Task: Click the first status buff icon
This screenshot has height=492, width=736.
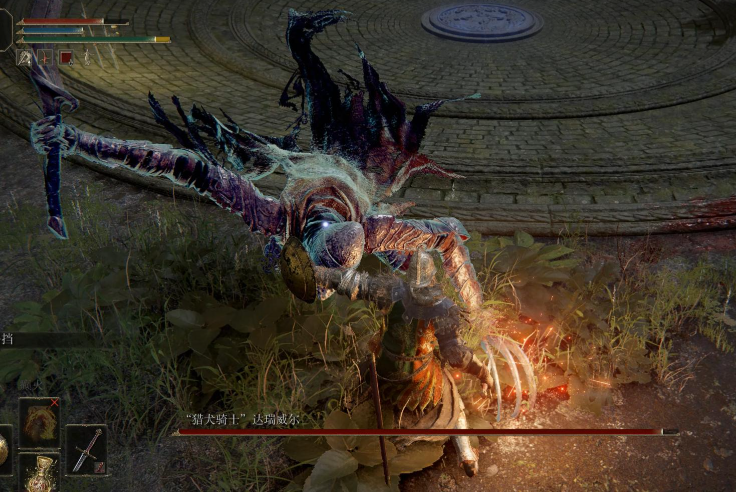Action: coord(25,58)
